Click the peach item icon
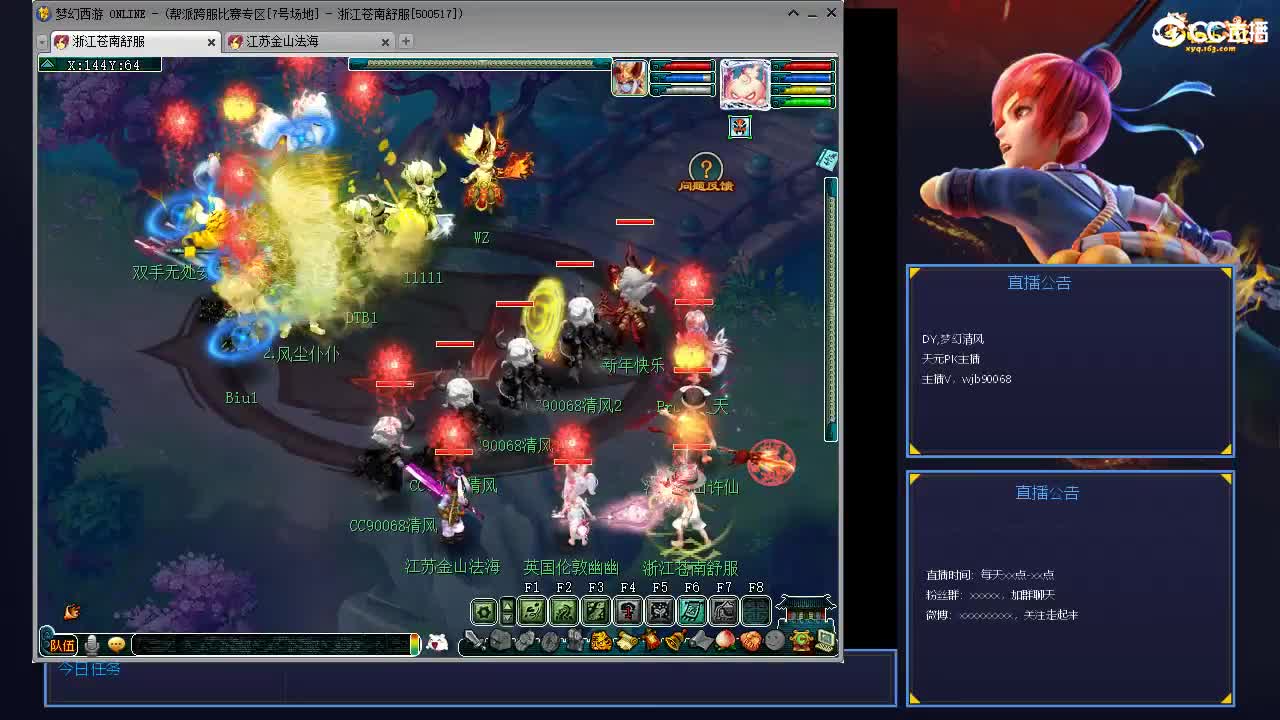 [x=725, y=641]
